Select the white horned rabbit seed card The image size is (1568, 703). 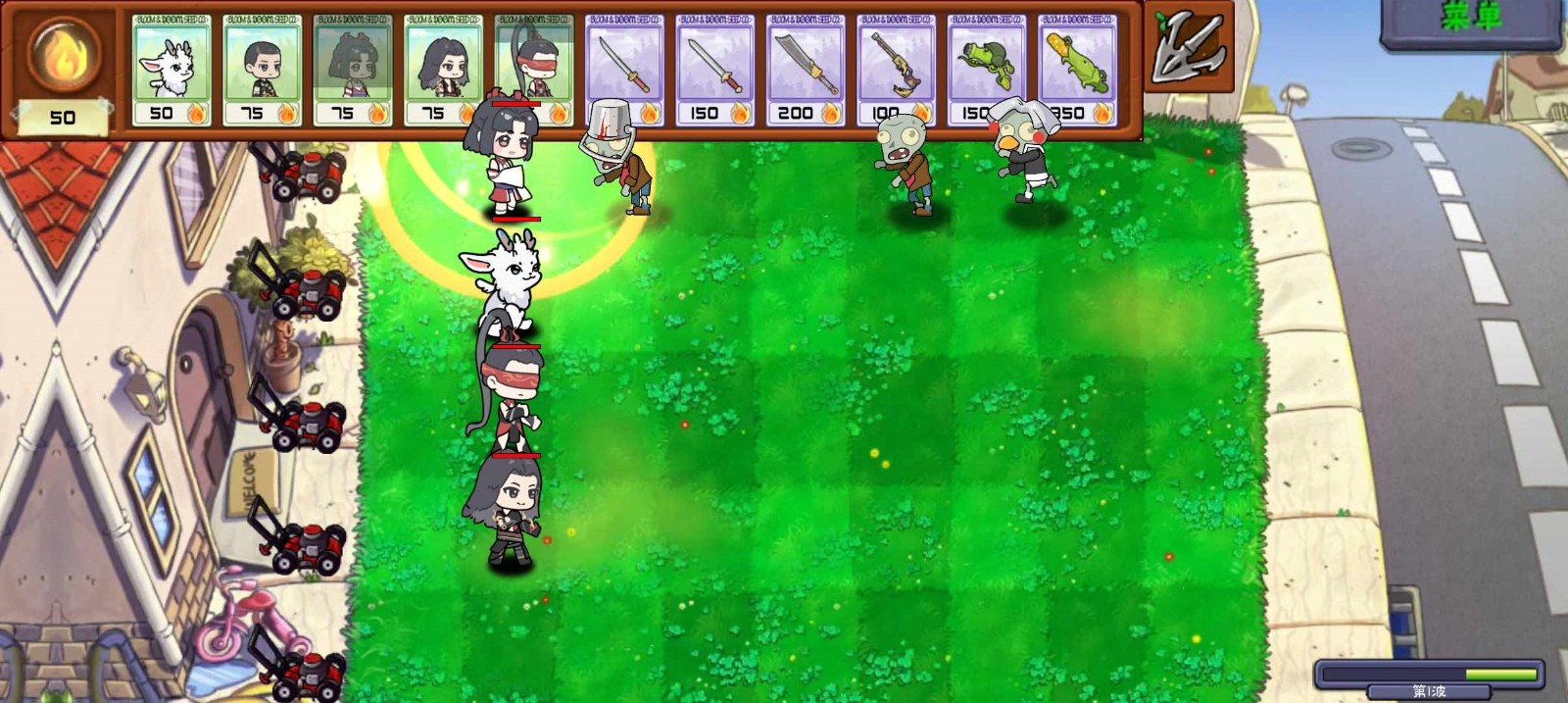pyautogui.click(x=171, y=69)
